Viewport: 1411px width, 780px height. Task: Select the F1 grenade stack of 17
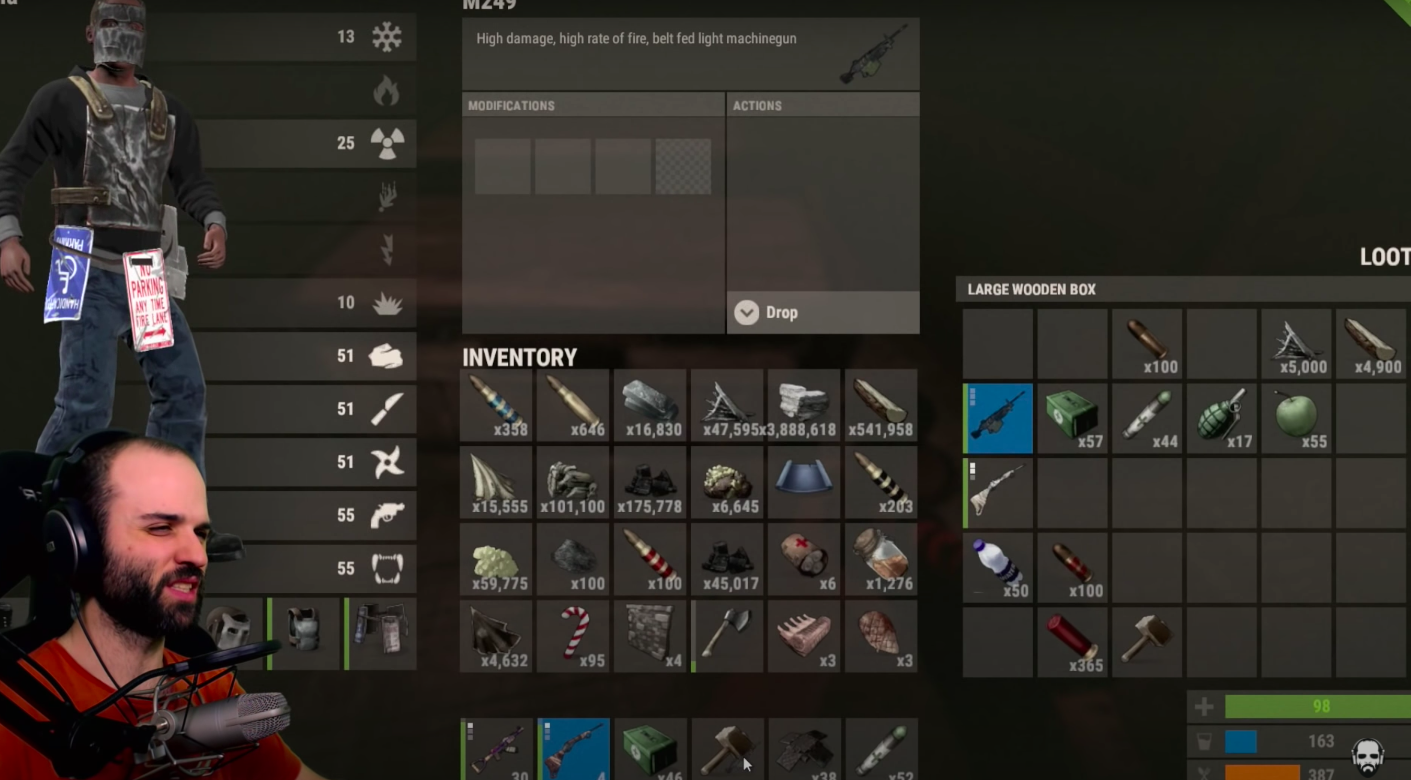pos(1221,418)
